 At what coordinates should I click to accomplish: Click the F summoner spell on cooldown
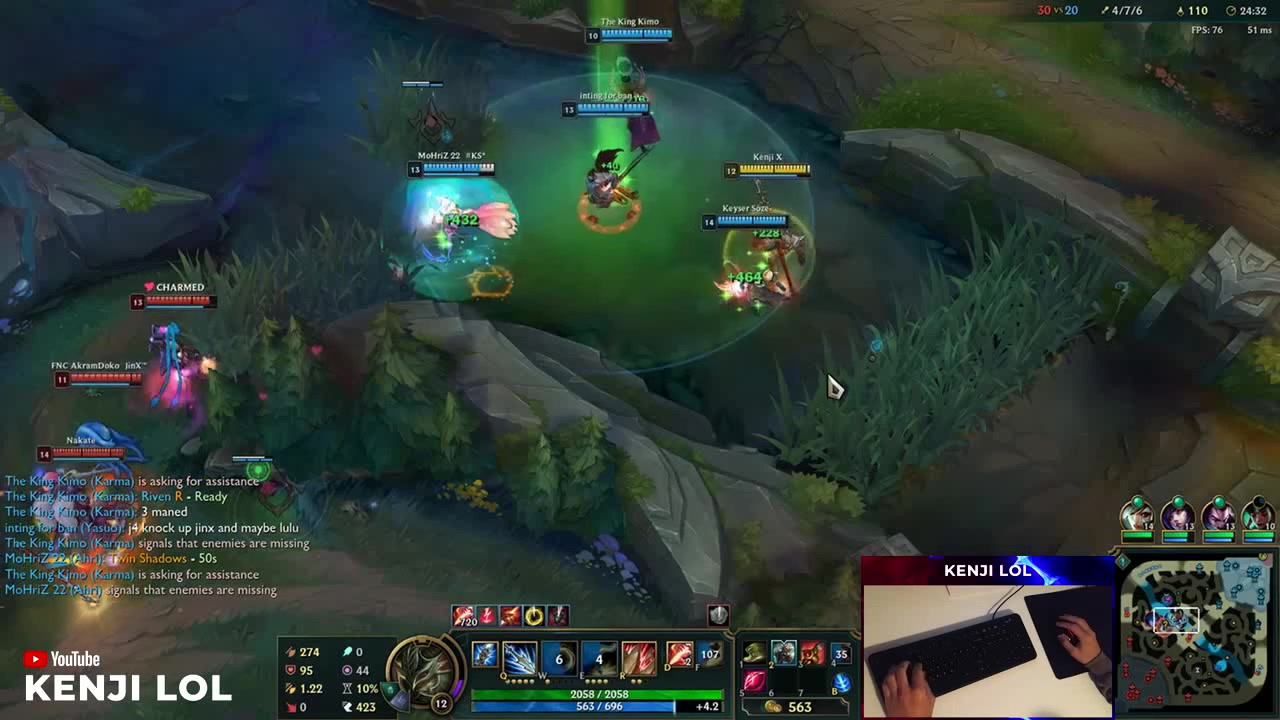pos(708,655)
